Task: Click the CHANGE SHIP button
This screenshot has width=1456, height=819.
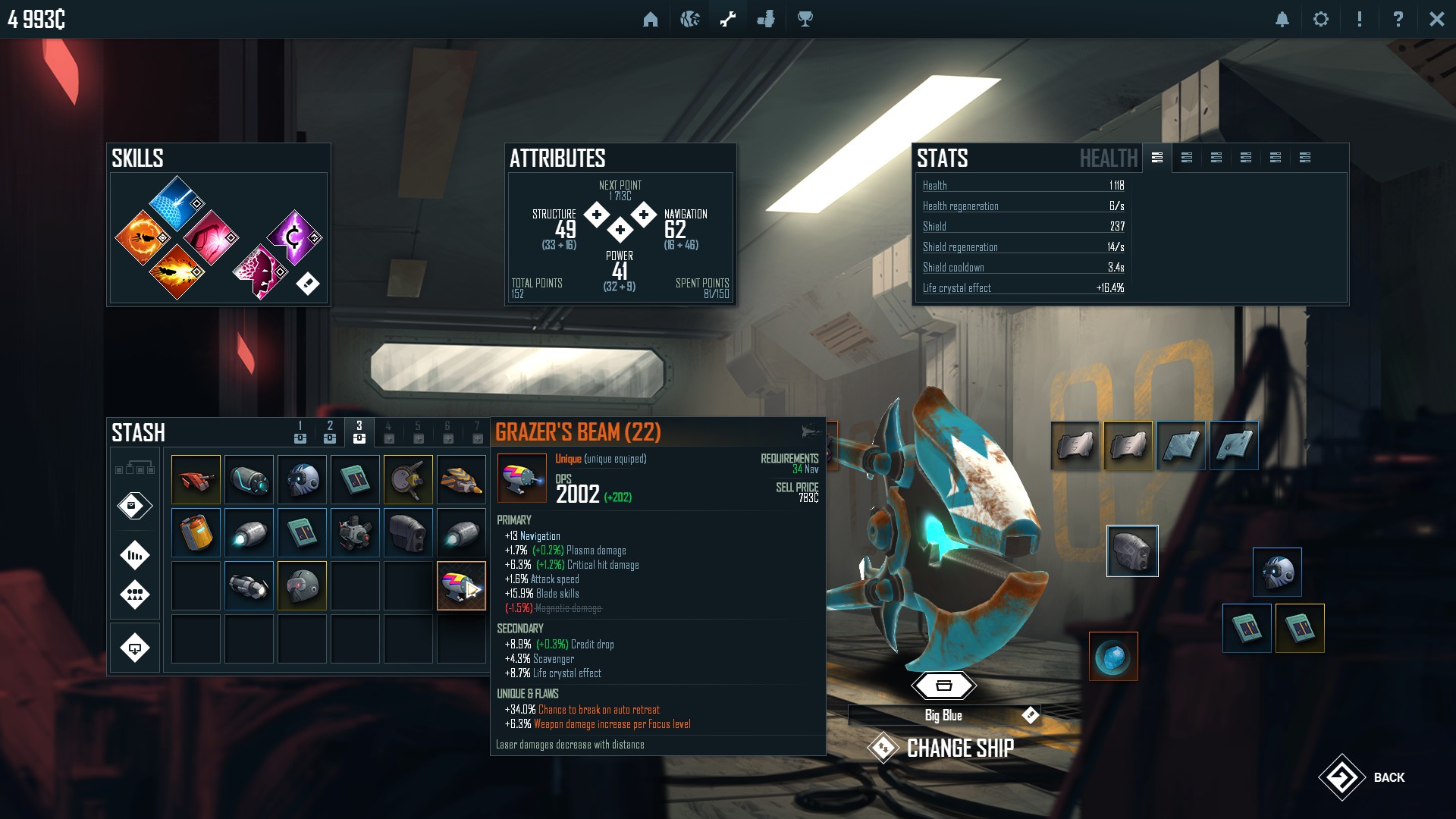Action: pos(959,748)
